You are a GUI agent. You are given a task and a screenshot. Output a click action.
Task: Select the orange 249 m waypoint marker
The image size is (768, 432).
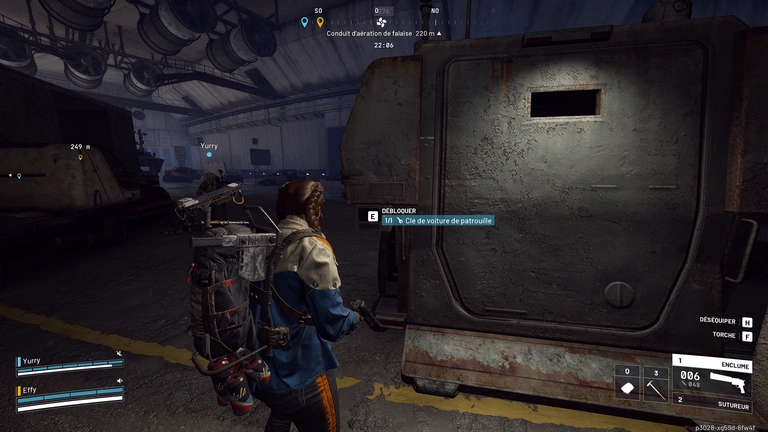(80, 156)
